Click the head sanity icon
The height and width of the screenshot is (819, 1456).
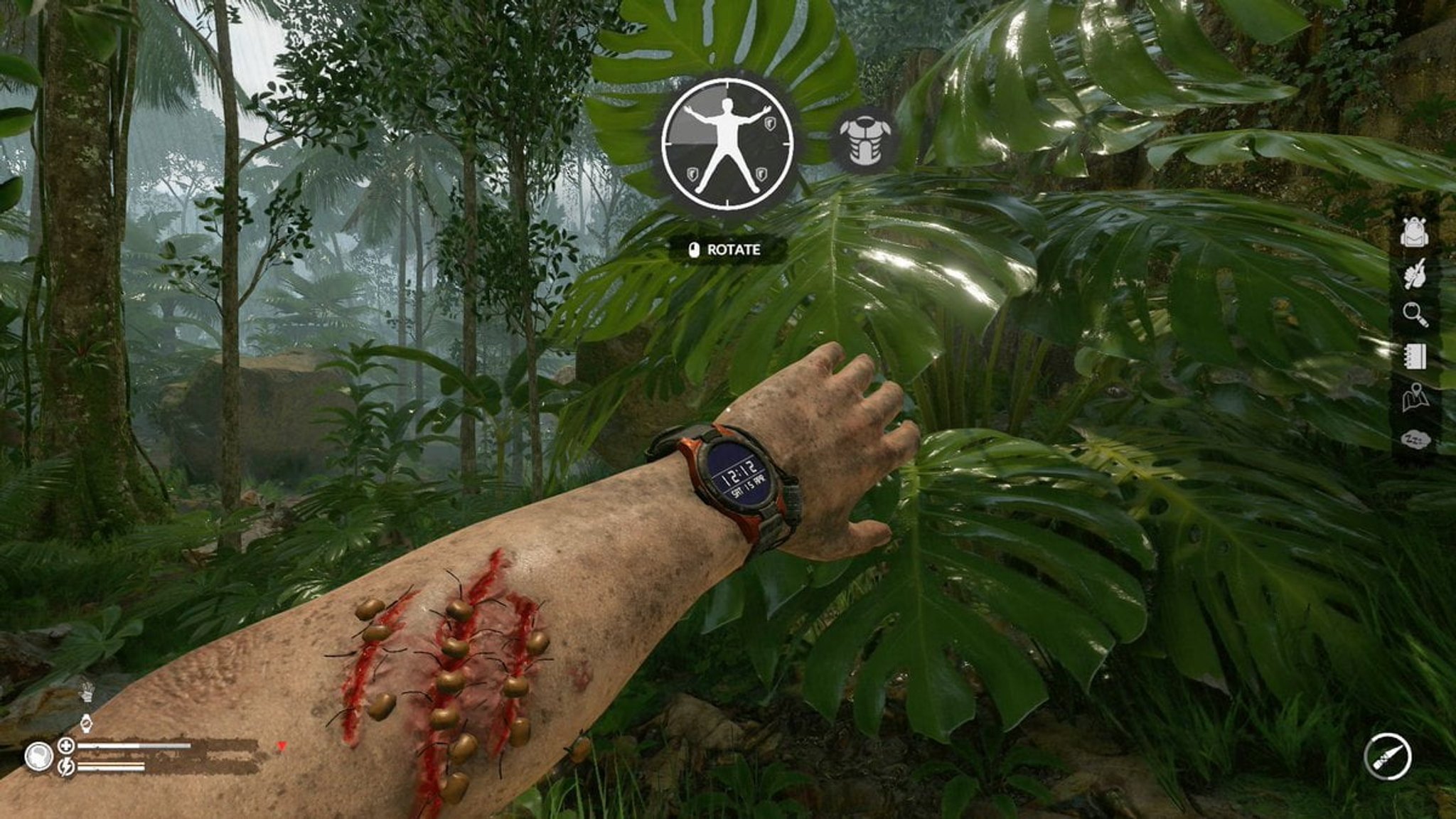(38, 756)
